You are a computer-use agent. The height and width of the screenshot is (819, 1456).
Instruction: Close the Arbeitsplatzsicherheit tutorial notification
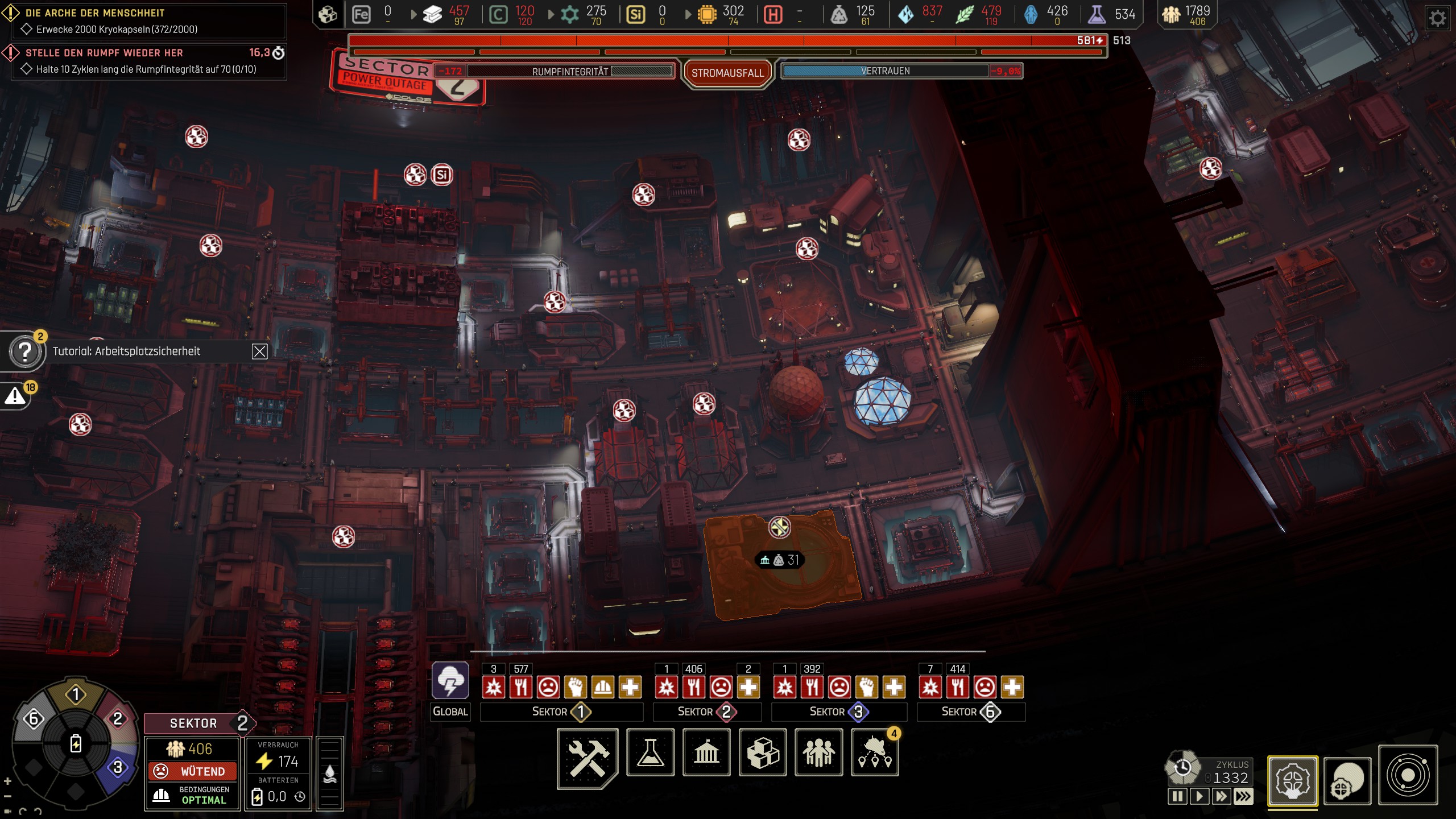(x=259, y=351)
